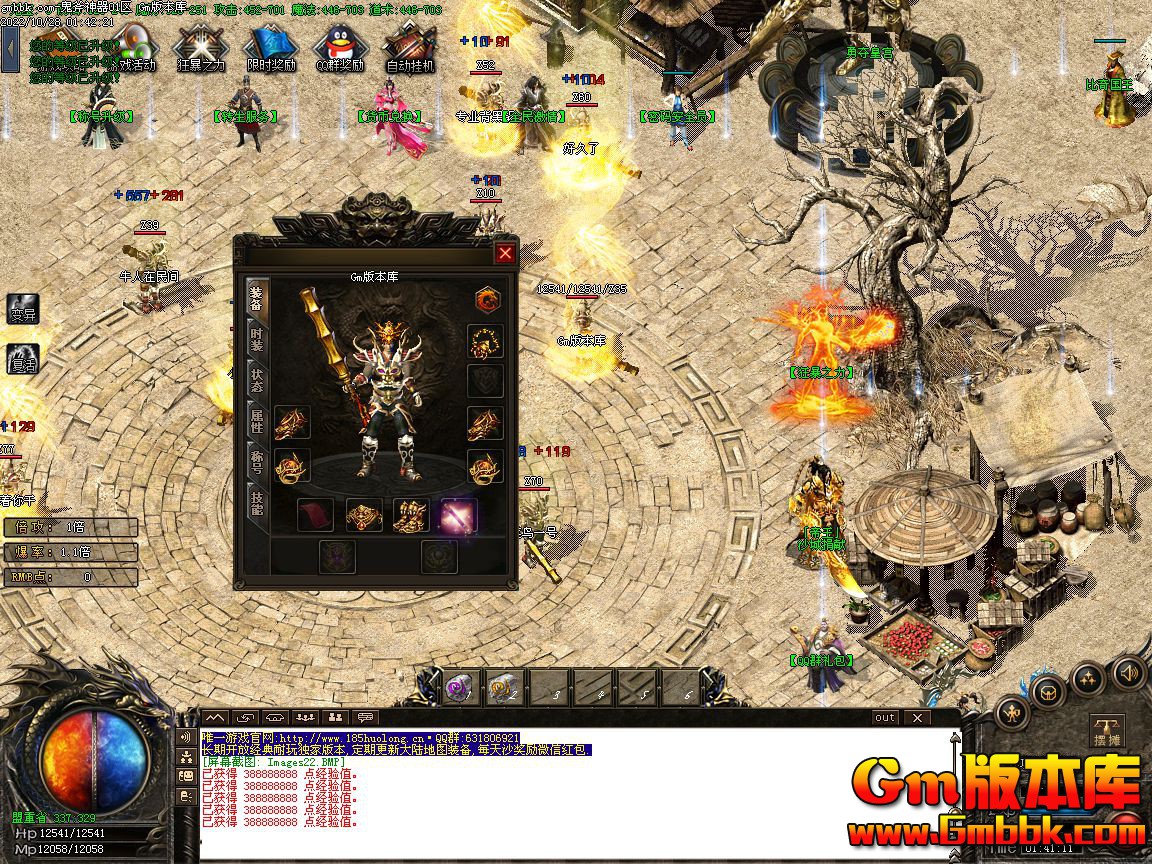This screenshot has height=864, width=1152.
Task: Select the 称号 tab
Action: (257, 461)
